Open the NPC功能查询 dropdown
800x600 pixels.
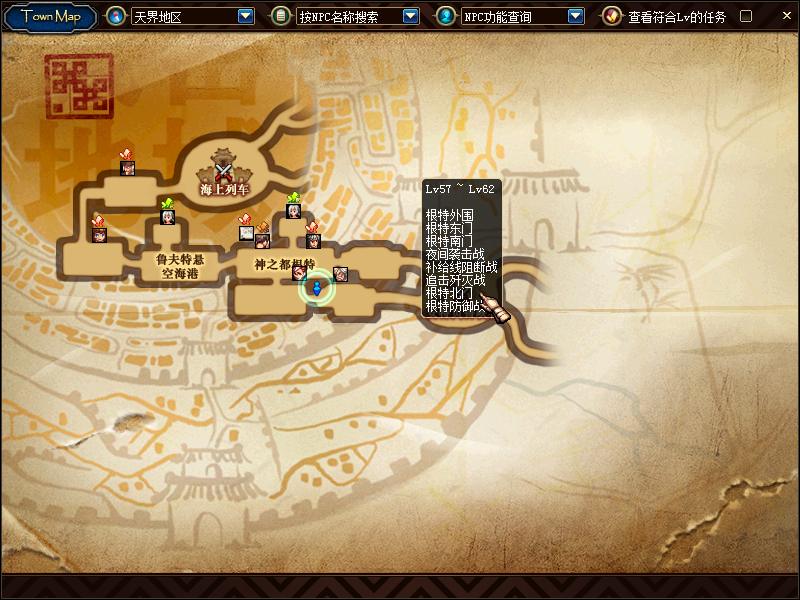point(575,16)
